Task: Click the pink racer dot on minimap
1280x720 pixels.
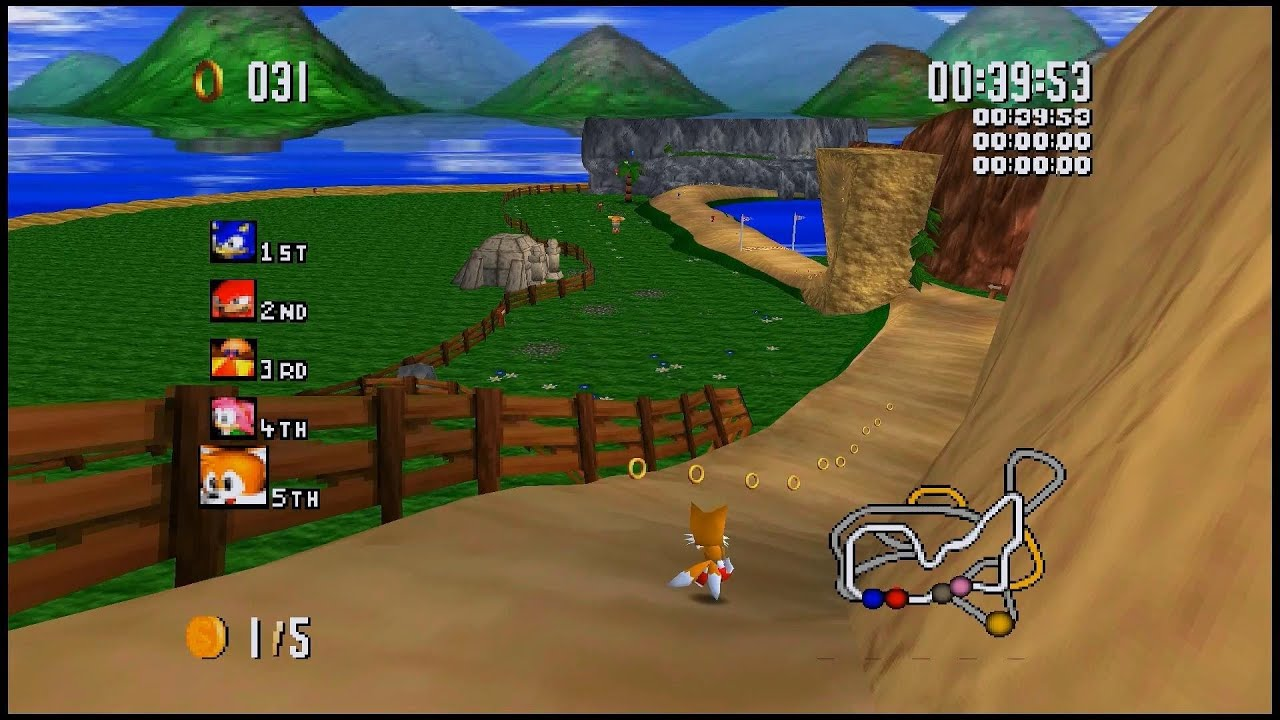Action: pyautogui.click(x=960, y=586)
